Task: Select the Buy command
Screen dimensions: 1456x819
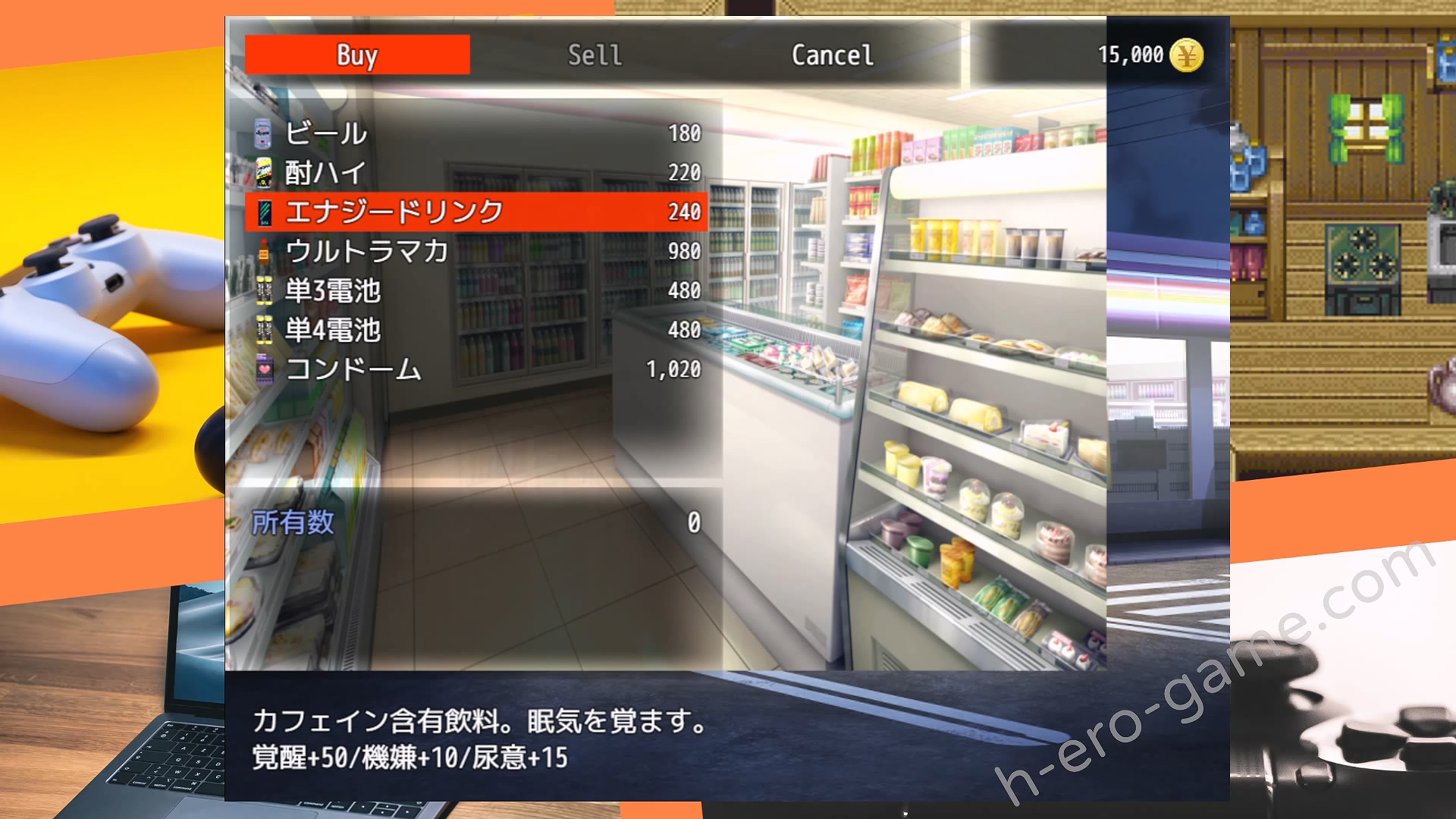Action: coord(357,55)
